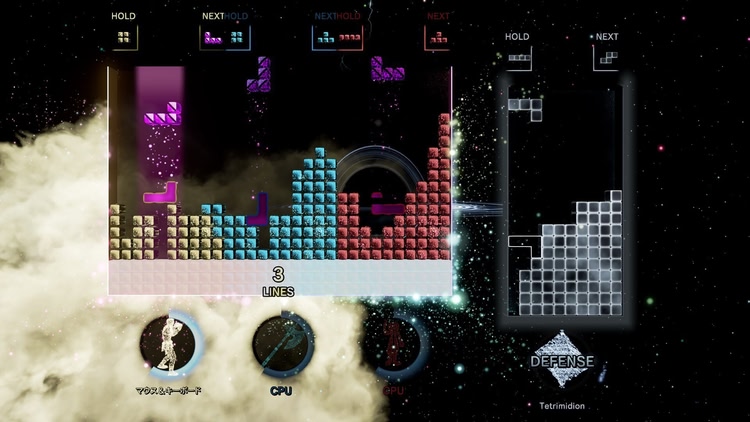
Task: Click the boss's grey NEXT piece box
Action: (x=606, y=58)
